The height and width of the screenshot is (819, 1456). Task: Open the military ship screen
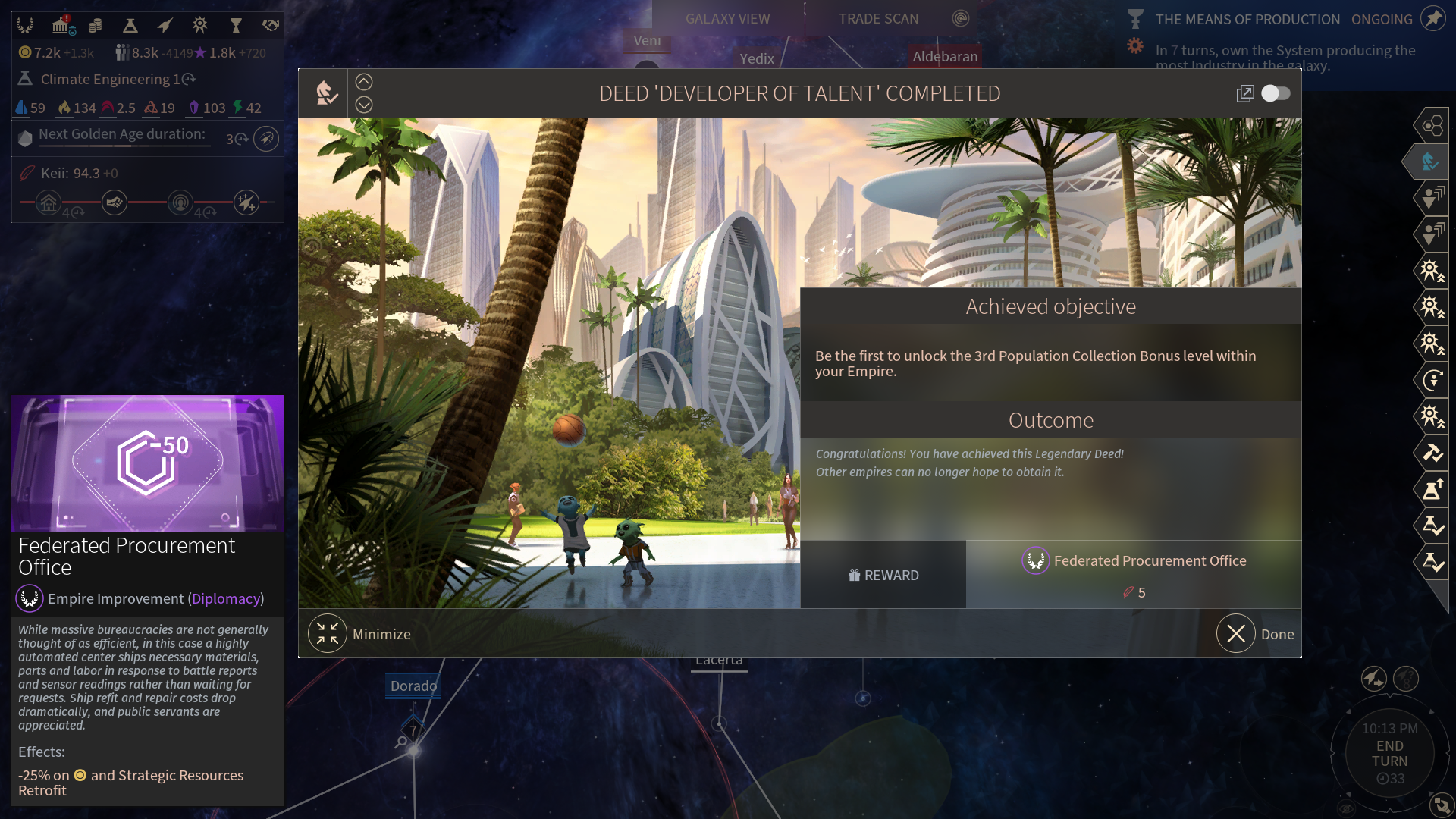(x=165, y=26)
